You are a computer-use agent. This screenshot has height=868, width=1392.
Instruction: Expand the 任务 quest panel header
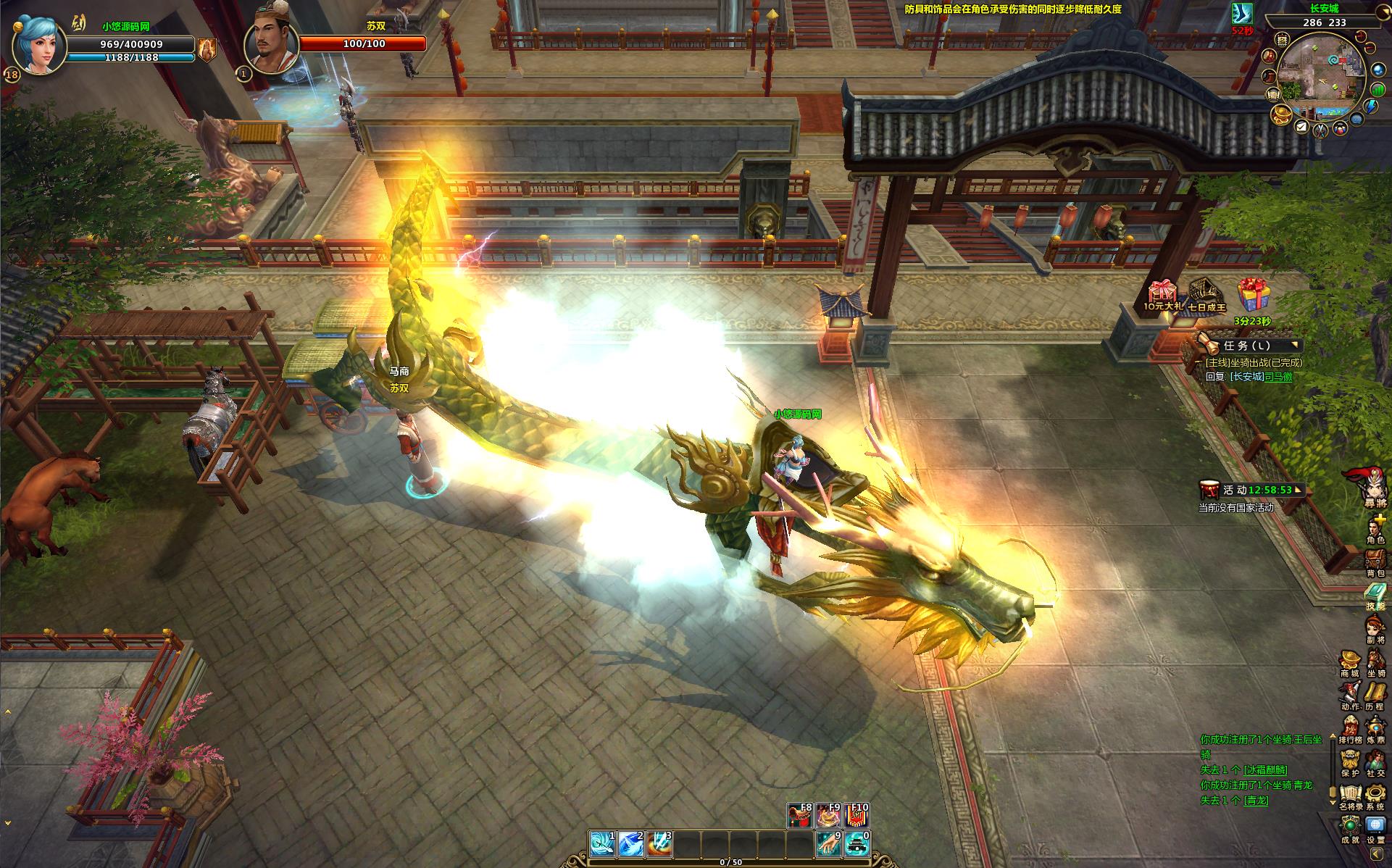click(1250, 346)
